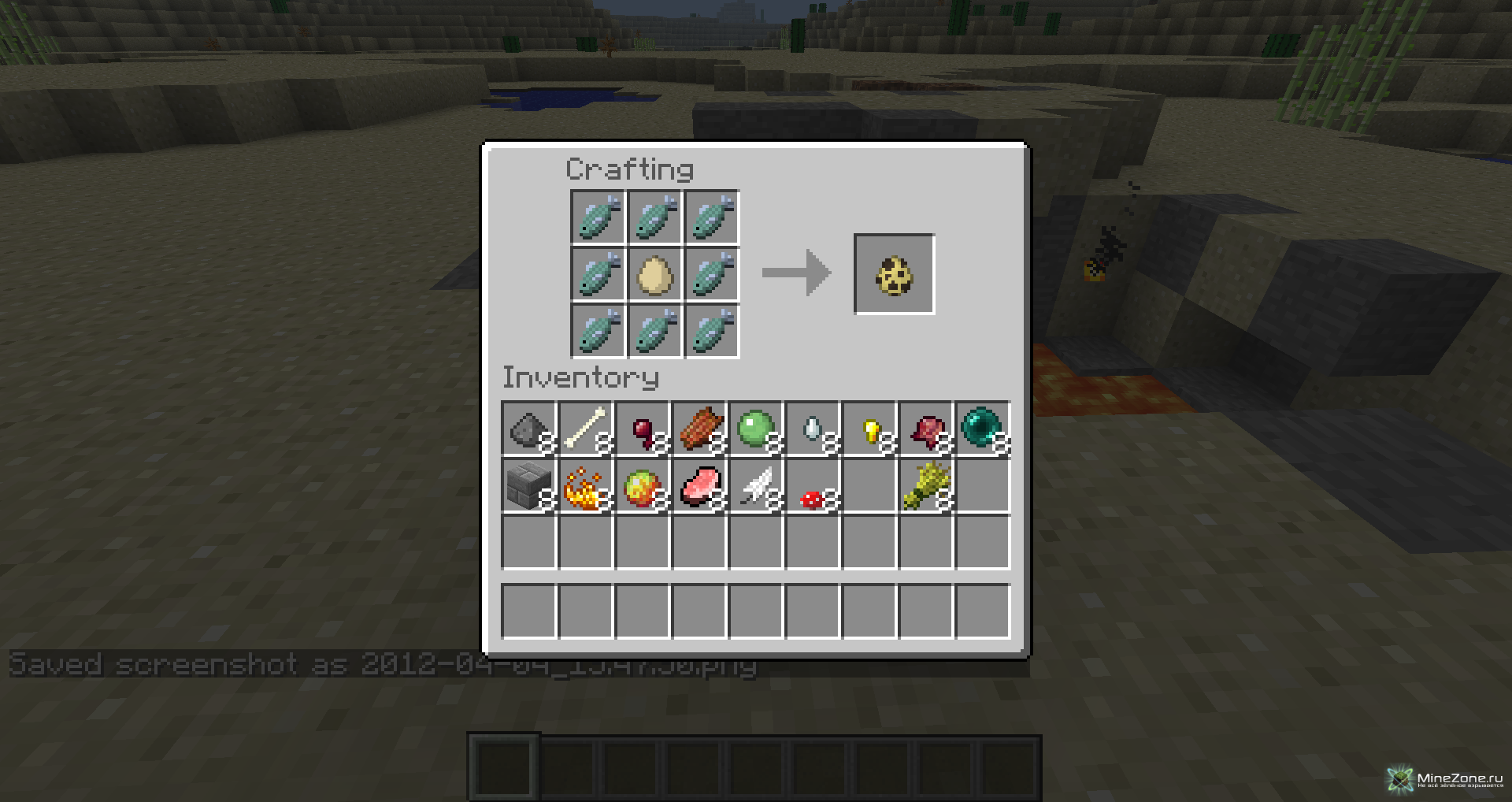Pick up the plain egg in crafting grid
1512x802 pixels.
pyautogui.click(x=654, y=274)
